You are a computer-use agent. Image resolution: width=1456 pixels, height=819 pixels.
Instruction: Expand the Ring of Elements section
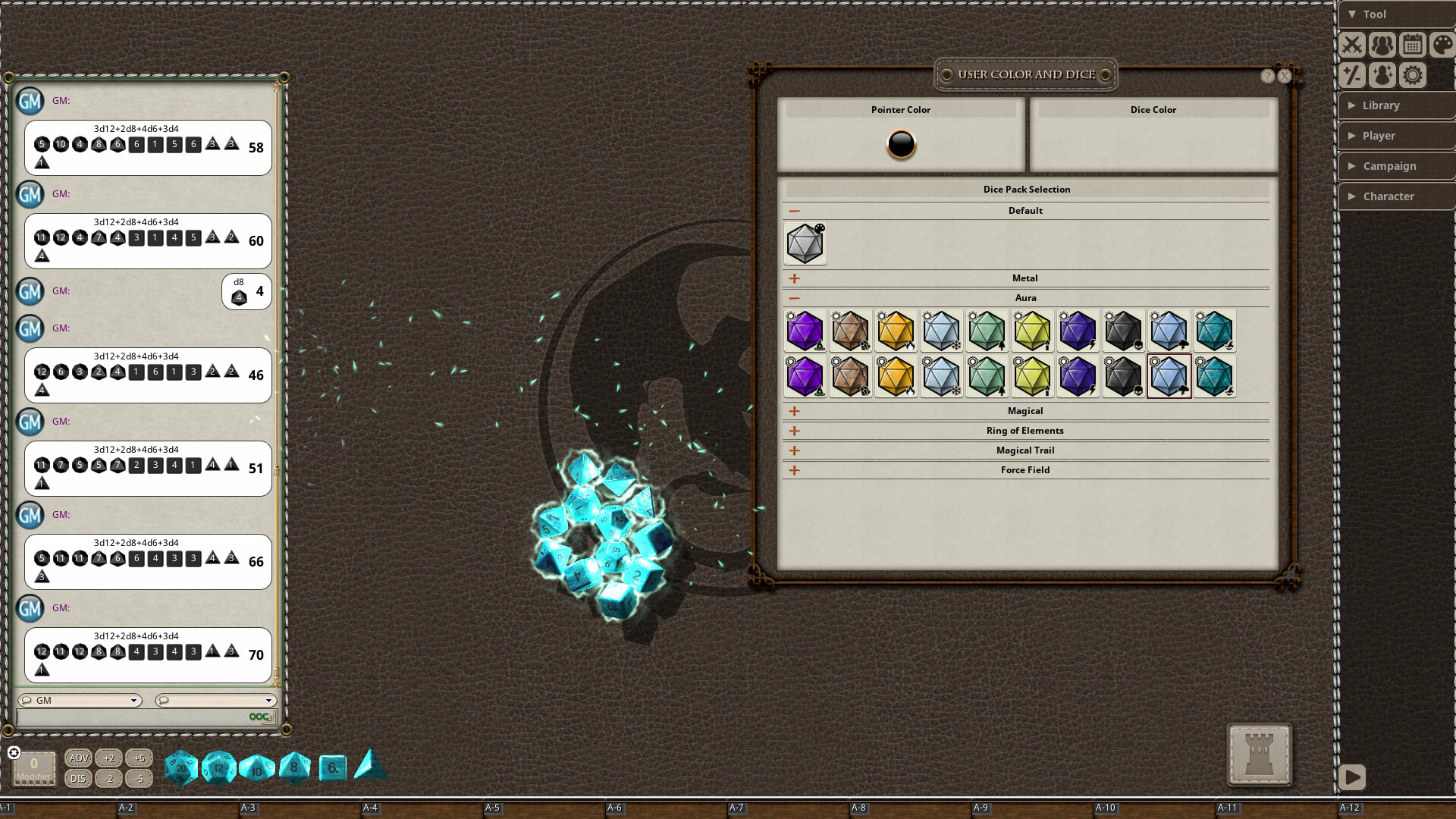[795, 431]
